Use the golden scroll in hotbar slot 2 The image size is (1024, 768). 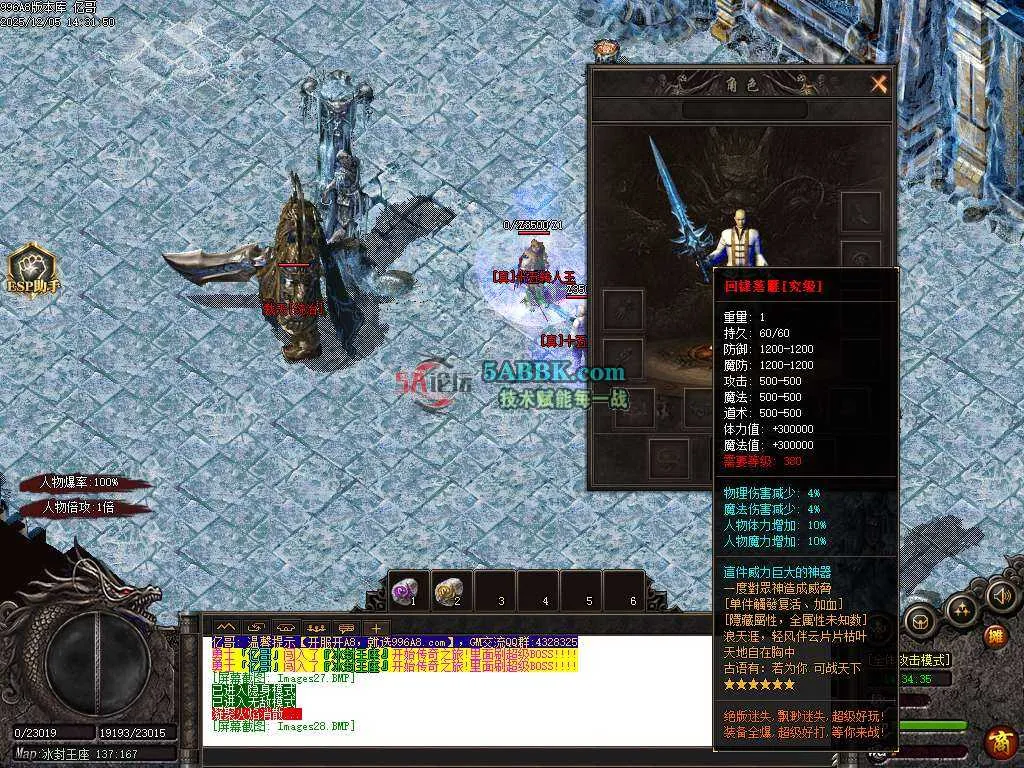pyautogui.click(x=451, y=591)
